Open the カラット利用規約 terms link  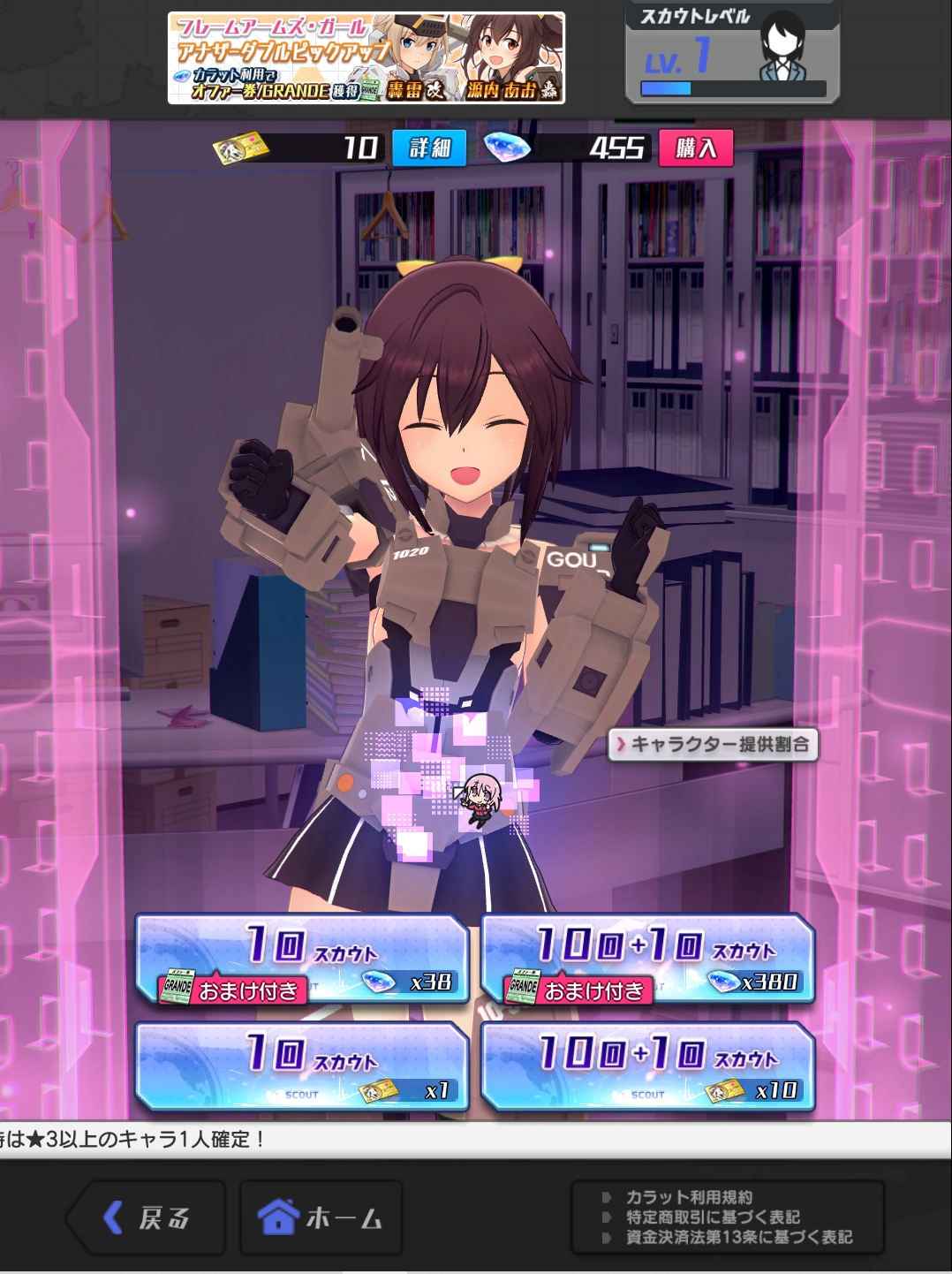click(690, 1197)
